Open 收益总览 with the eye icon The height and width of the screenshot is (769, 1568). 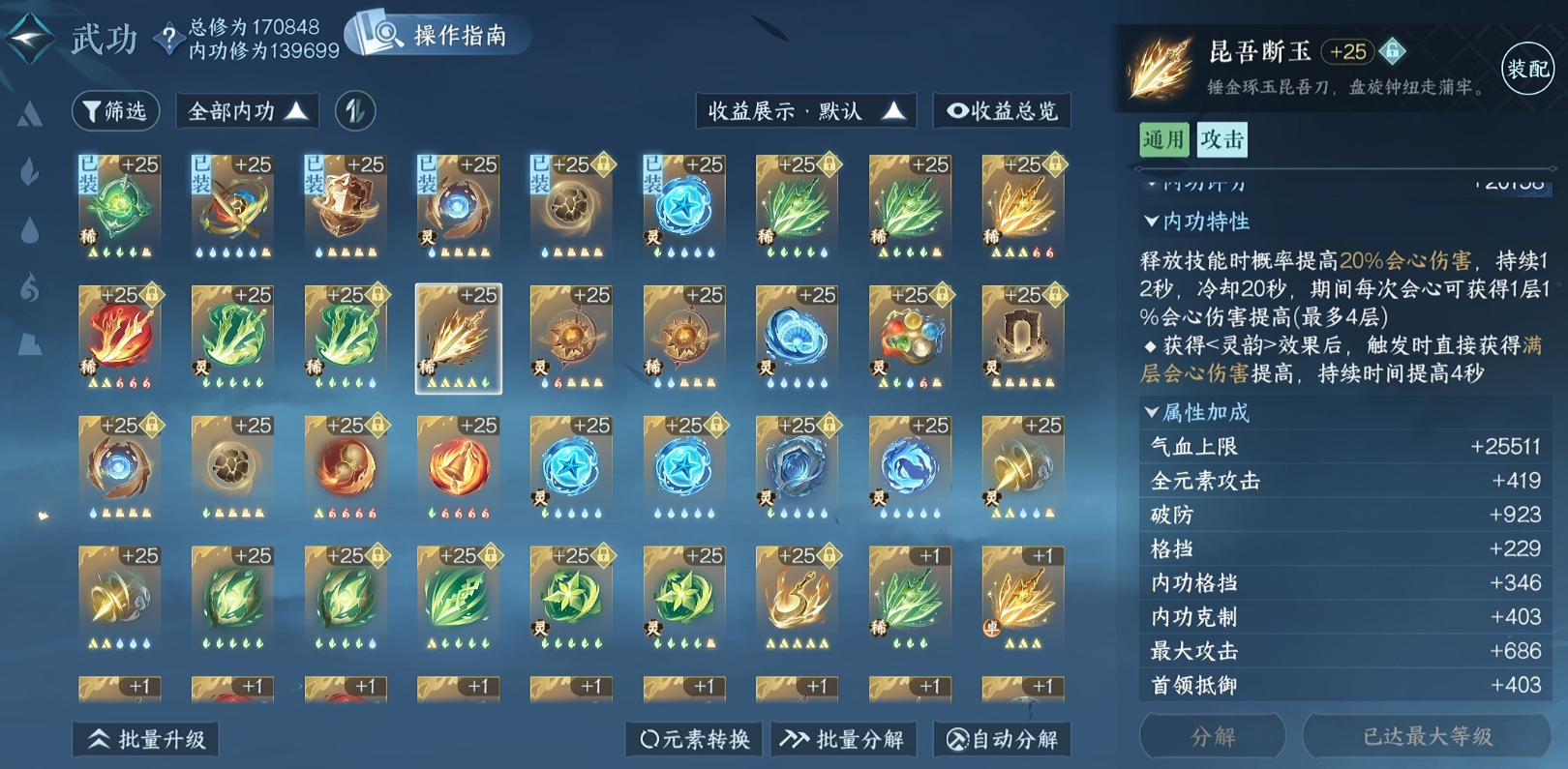pyautogui.click(x=1001, y=111)
